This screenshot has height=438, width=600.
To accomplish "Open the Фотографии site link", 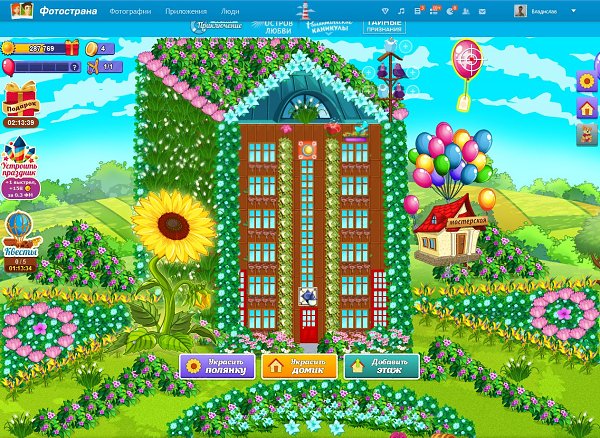I will click(130, 10).
